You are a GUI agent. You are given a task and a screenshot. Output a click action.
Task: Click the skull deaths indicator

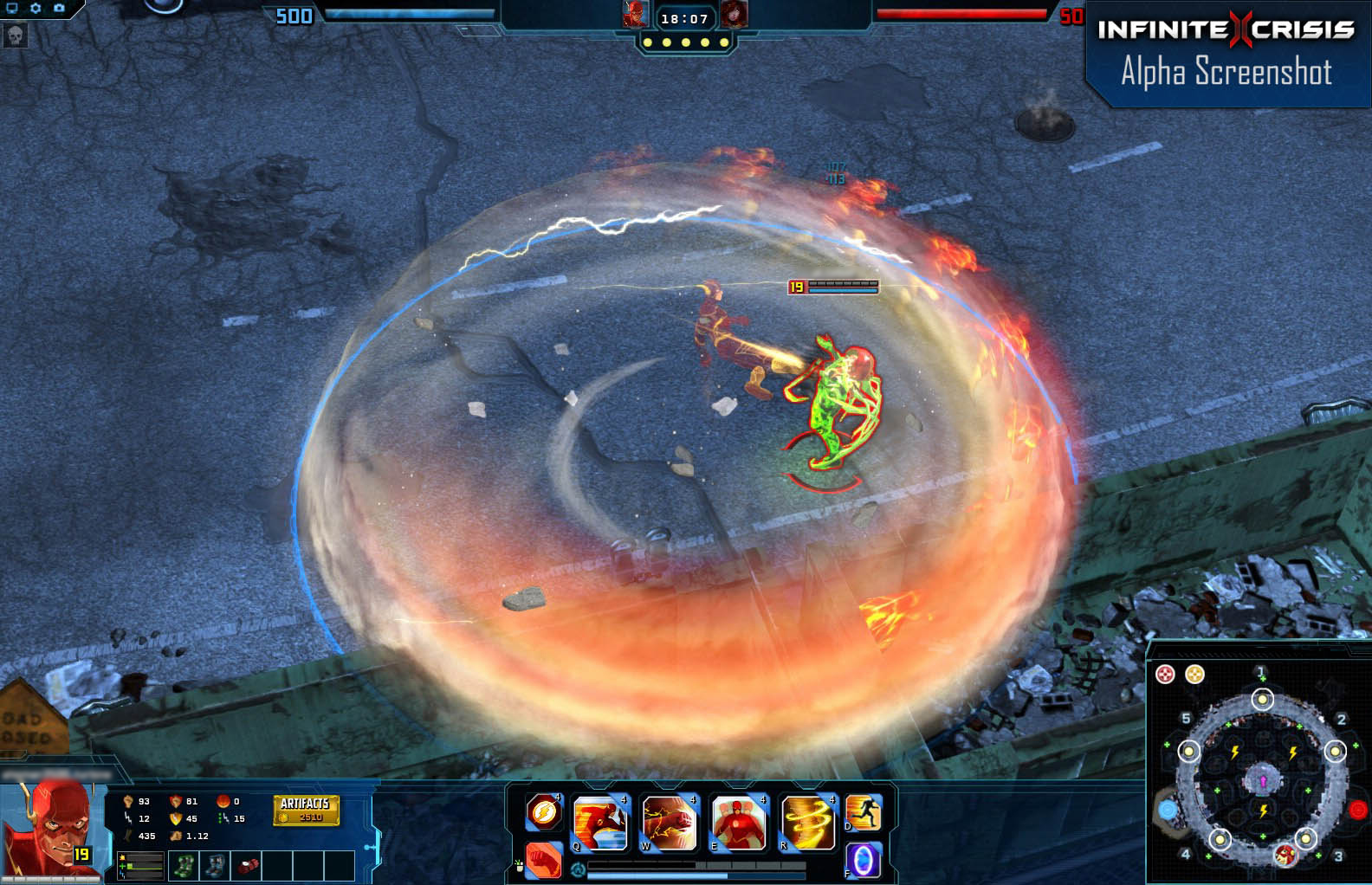tap(15, 36)
